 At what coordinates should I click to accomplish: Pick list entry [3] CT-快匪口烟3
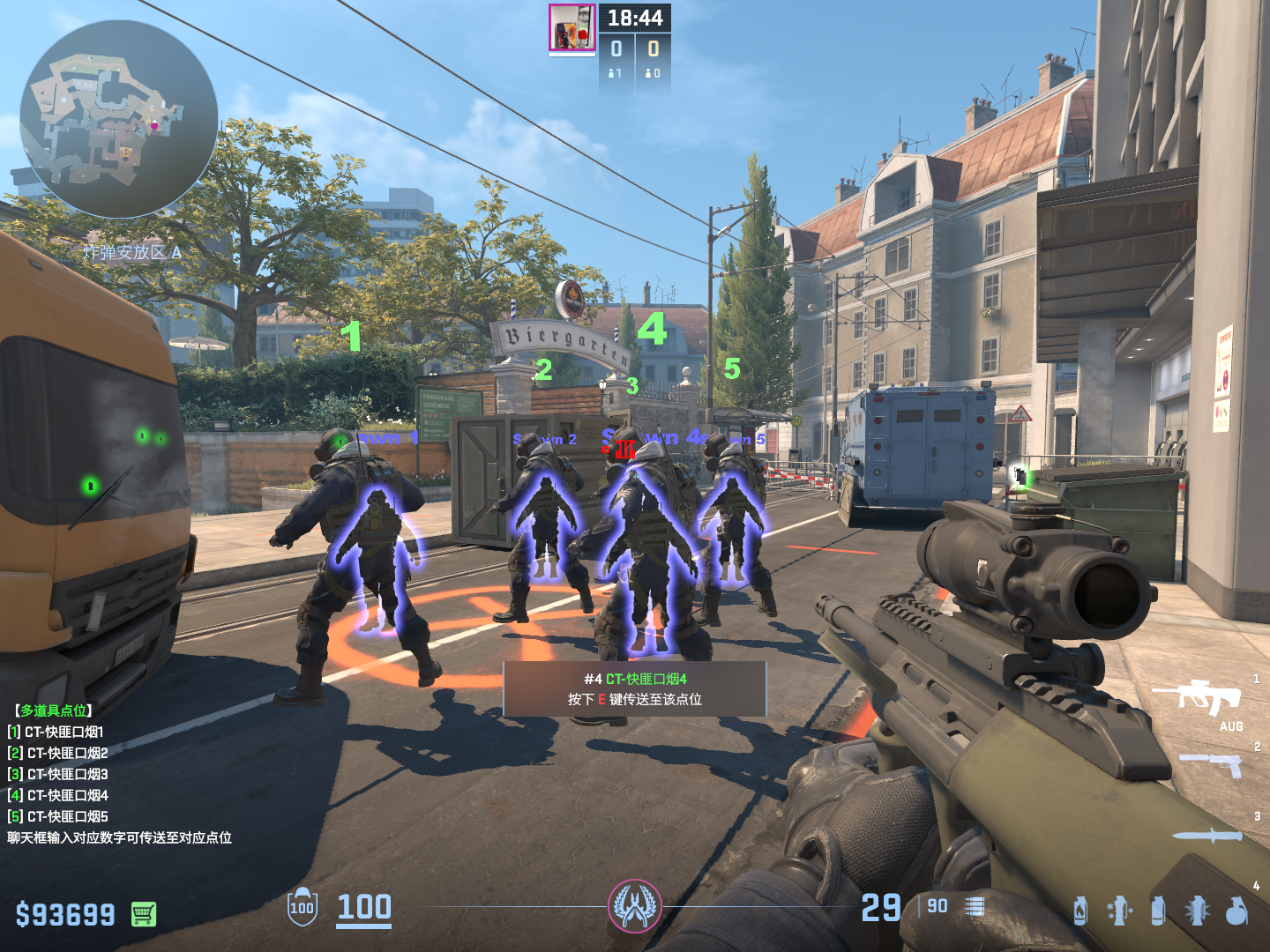[x=58, y=774]
